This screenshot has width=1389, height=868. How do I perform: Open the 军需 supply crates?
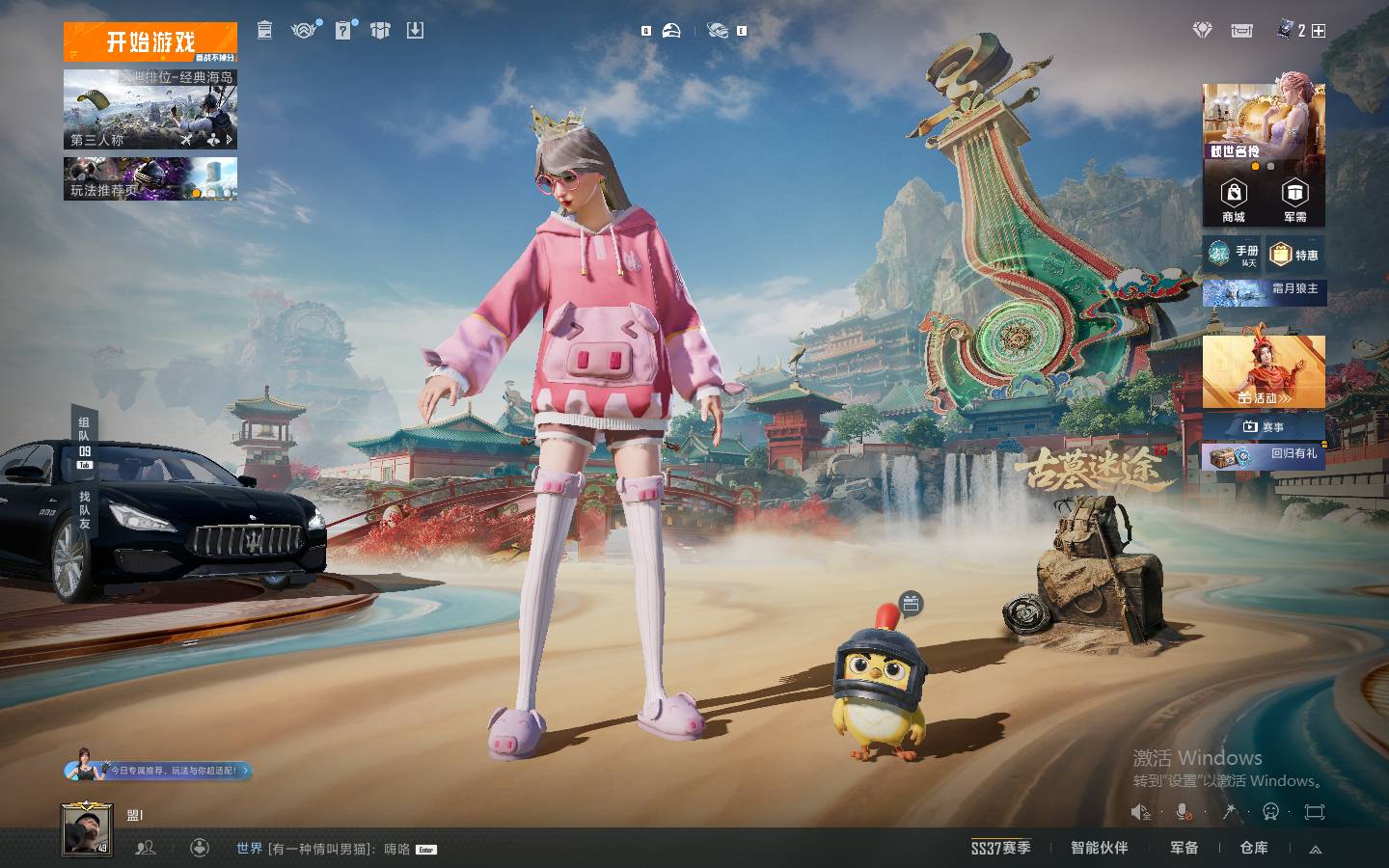pyautogui.click(x=1294, y=202)
